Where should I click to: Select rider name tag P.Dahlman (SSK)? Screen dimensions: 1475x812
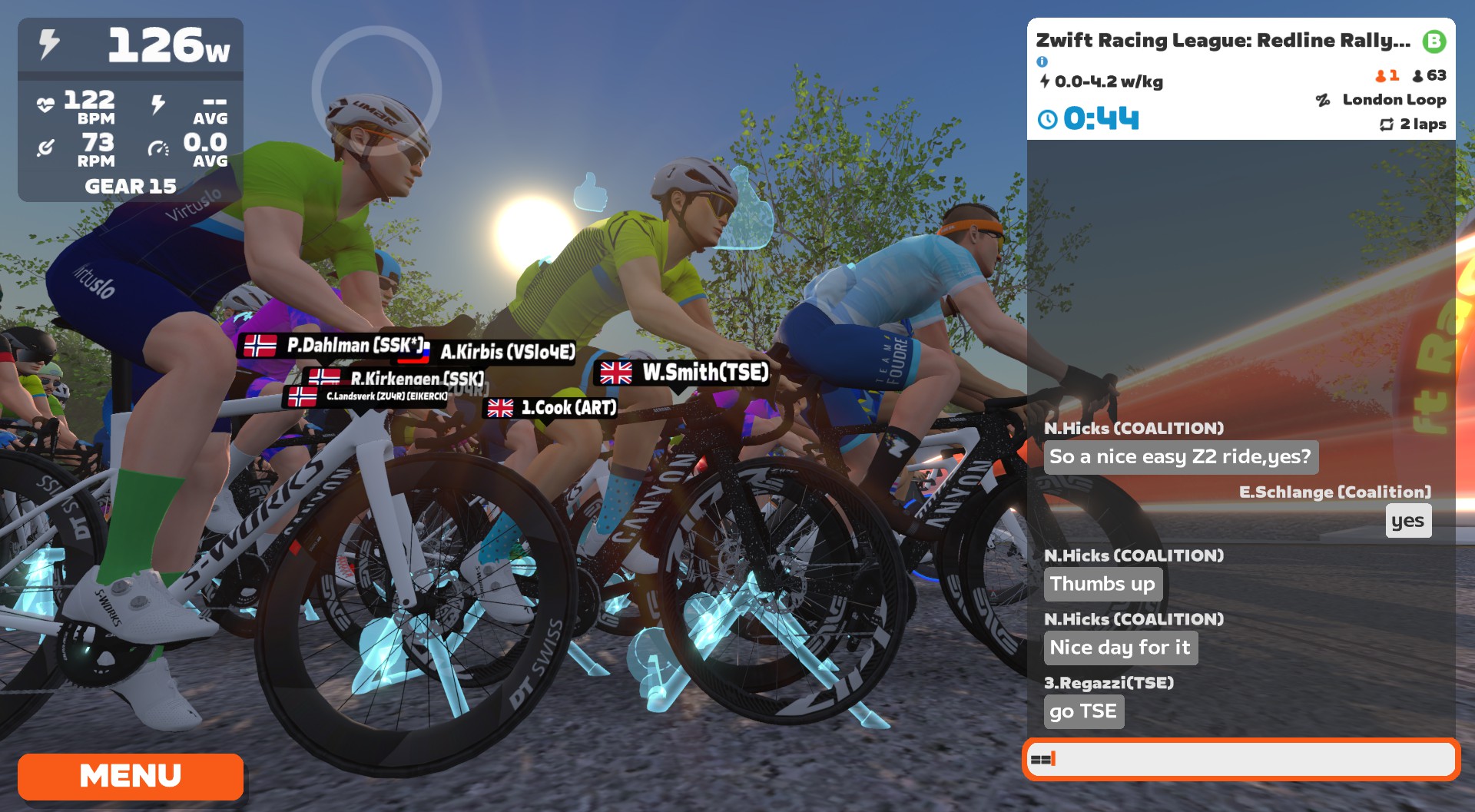(x=334, y=346)
